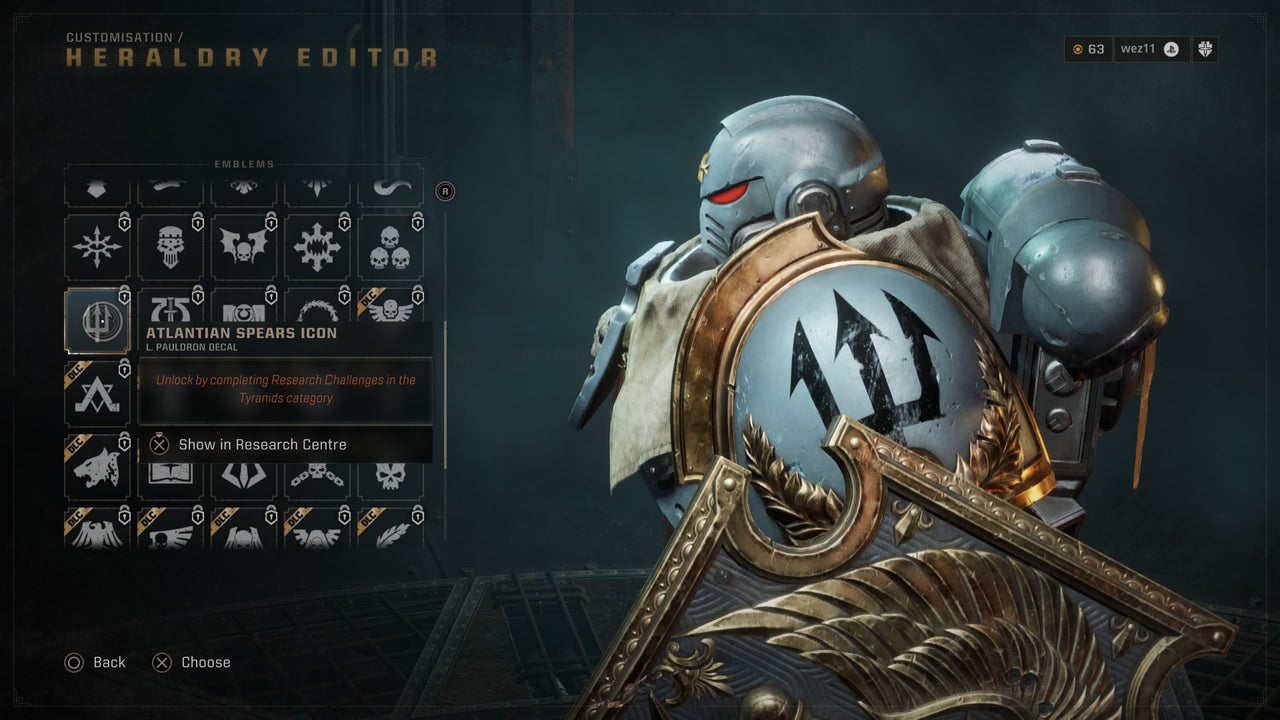Choose the bat-winged skull emblem
This screenshot has width=1280, height=720.
pos(244,247)
